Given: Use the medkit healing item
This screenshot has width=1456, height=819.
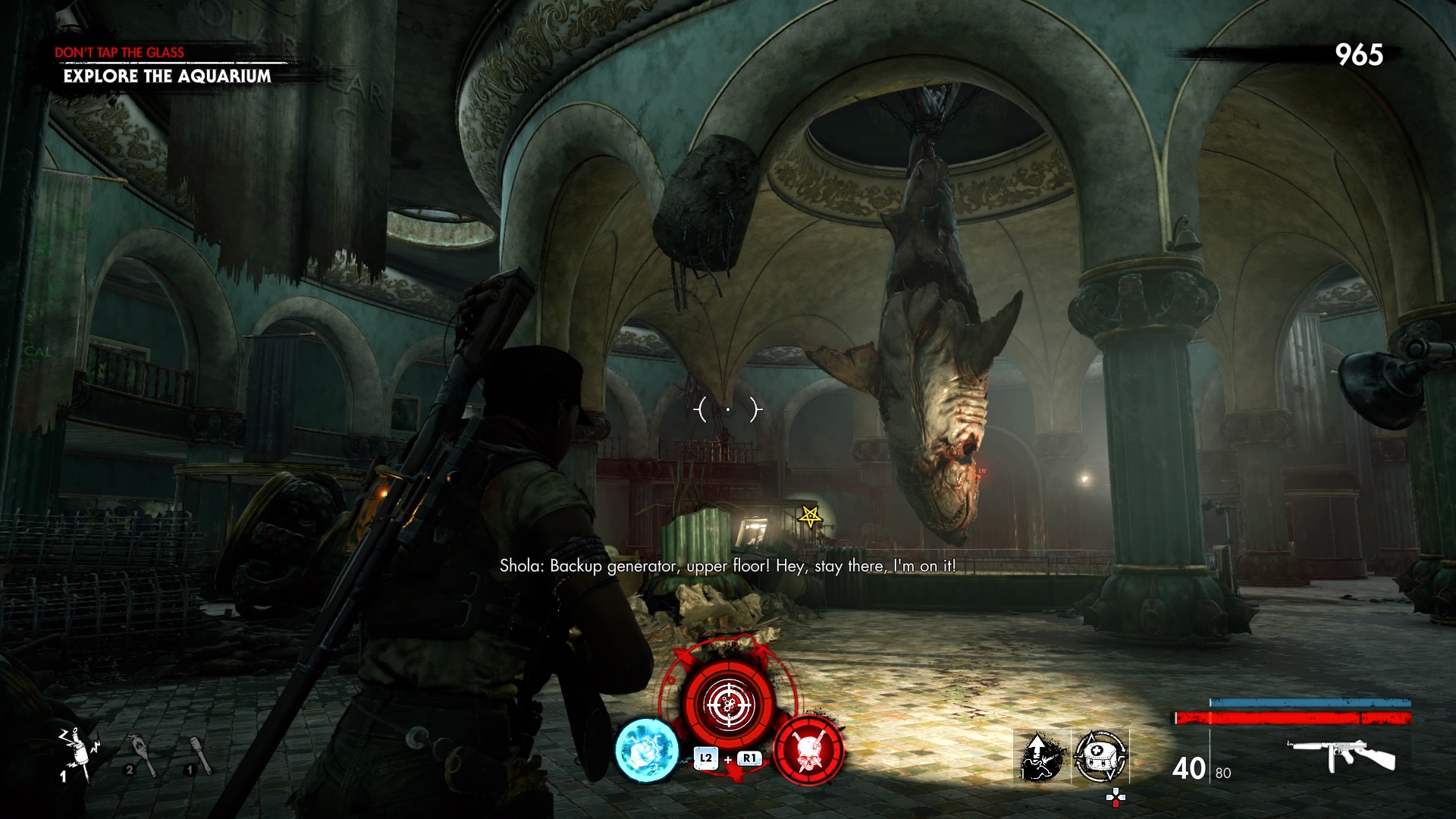Looking at the screenshot, I should click(1101, 756).
